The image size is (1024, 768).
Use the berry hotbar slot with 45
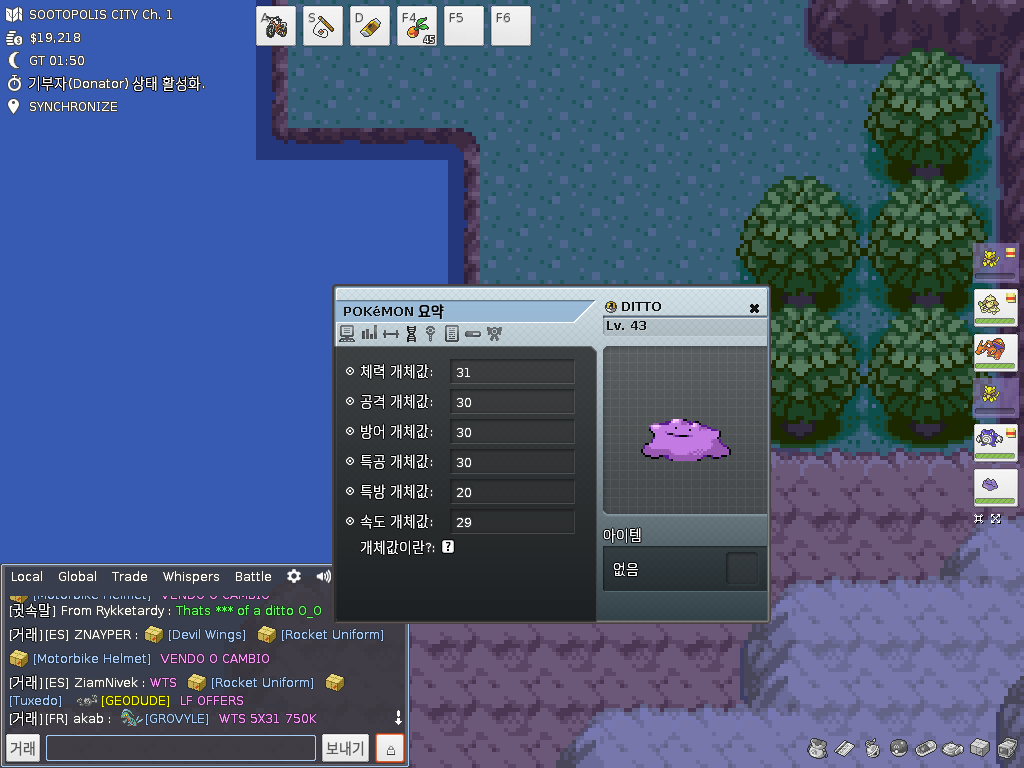click(x=417, y=26)
